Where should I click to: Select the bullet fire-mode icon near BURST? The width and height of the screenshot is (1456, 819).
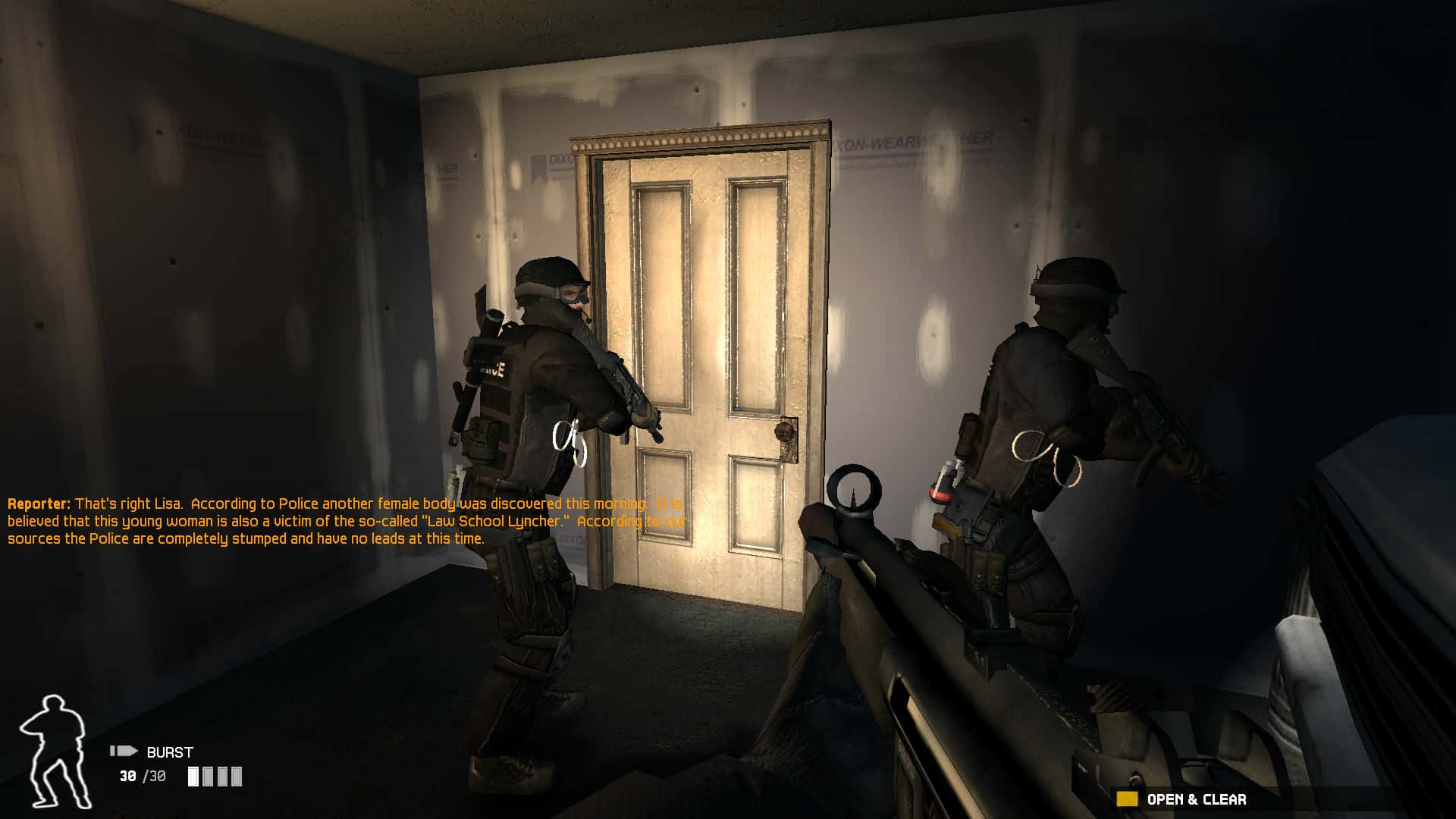pyautogui.click(x=124, y=752)
